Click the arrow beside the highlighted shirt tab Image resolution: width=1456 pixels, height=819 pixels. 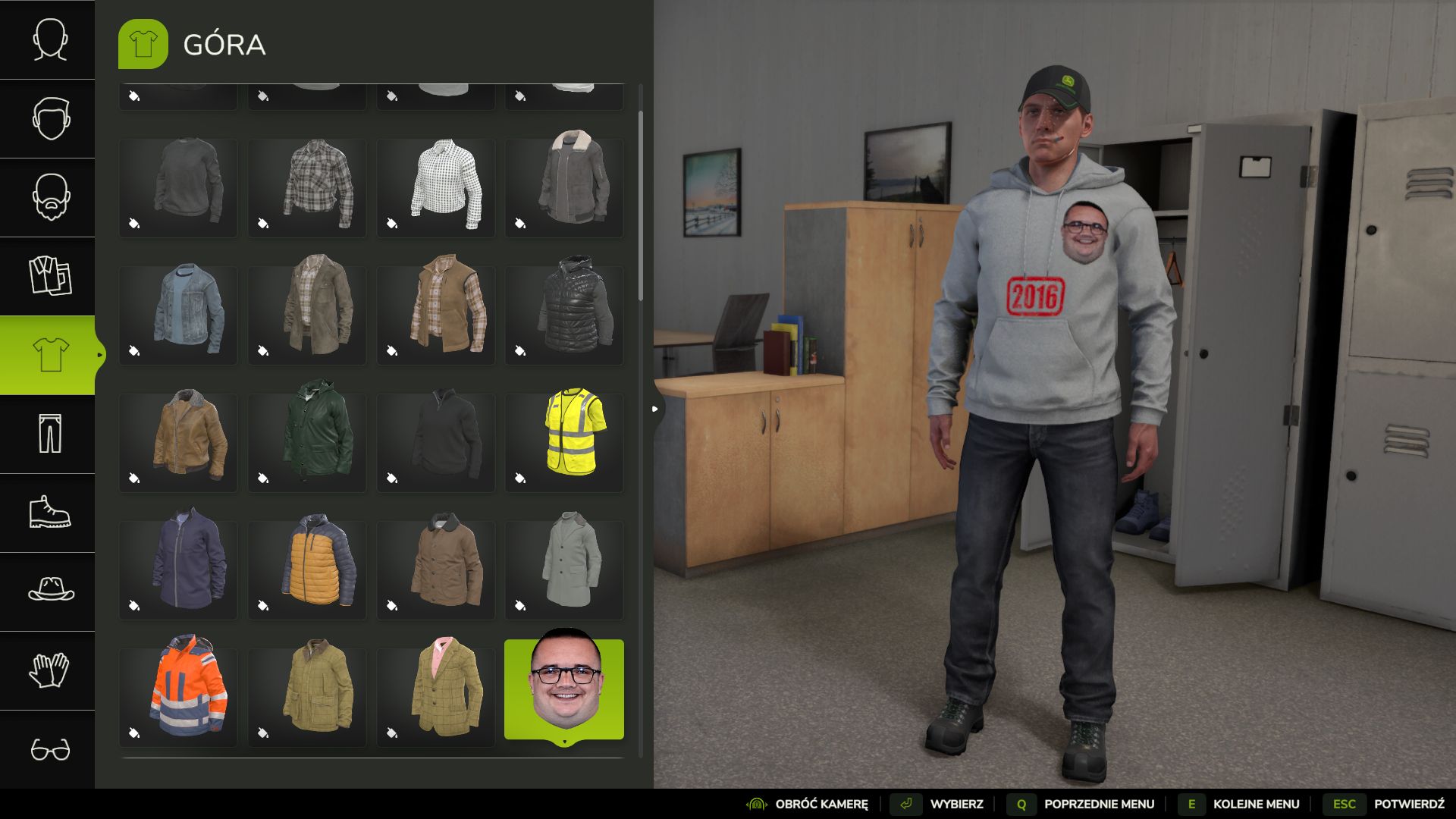tap(101, 353)
